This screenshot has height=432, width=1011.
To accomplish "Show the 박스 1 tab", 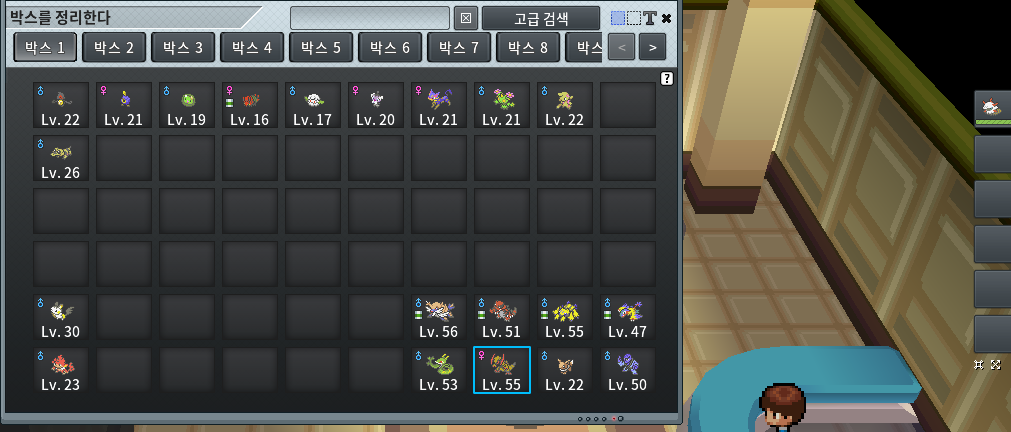I will click(44, 47).
